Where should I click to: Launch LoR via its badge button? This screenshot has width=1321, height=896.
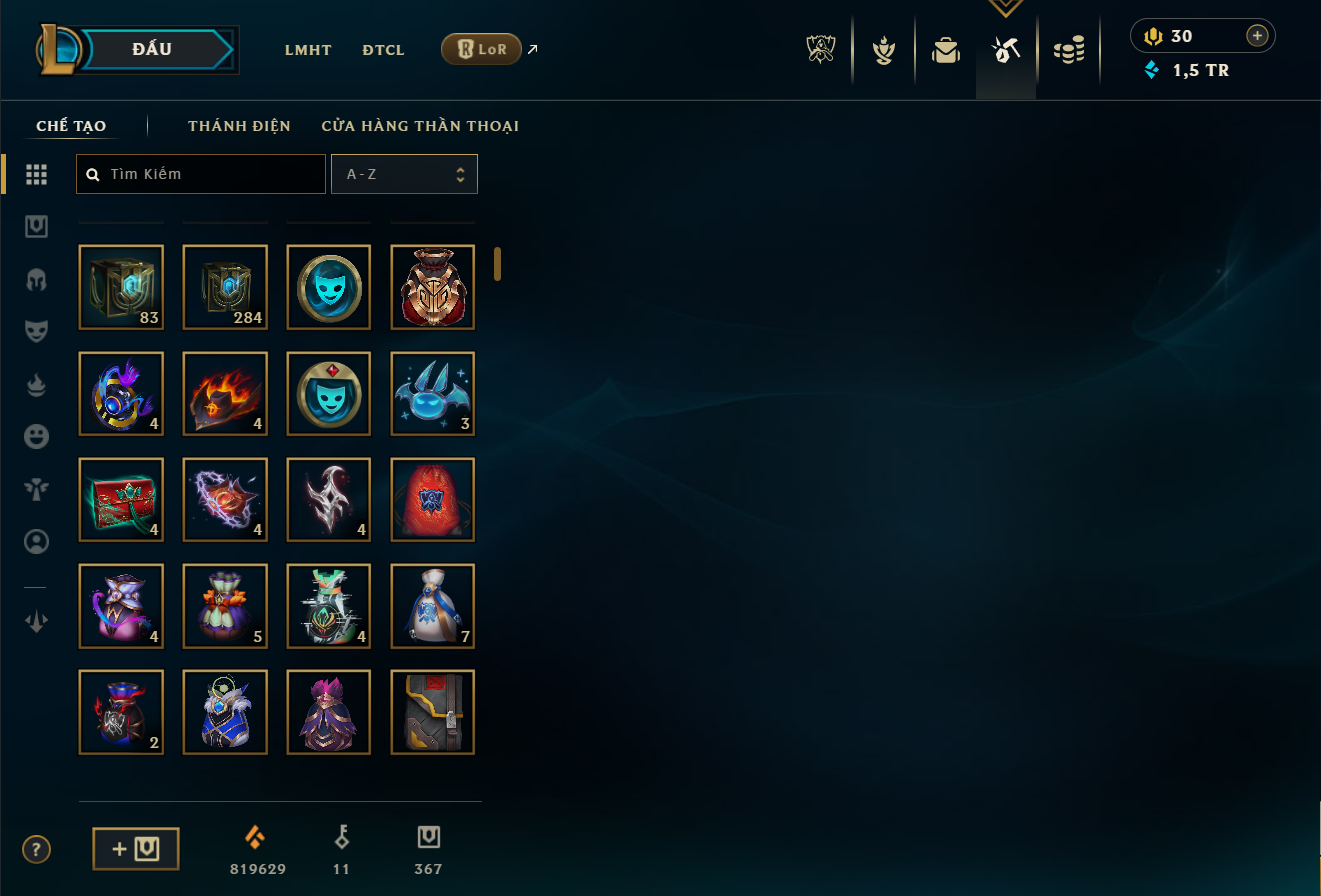[481, 49]
